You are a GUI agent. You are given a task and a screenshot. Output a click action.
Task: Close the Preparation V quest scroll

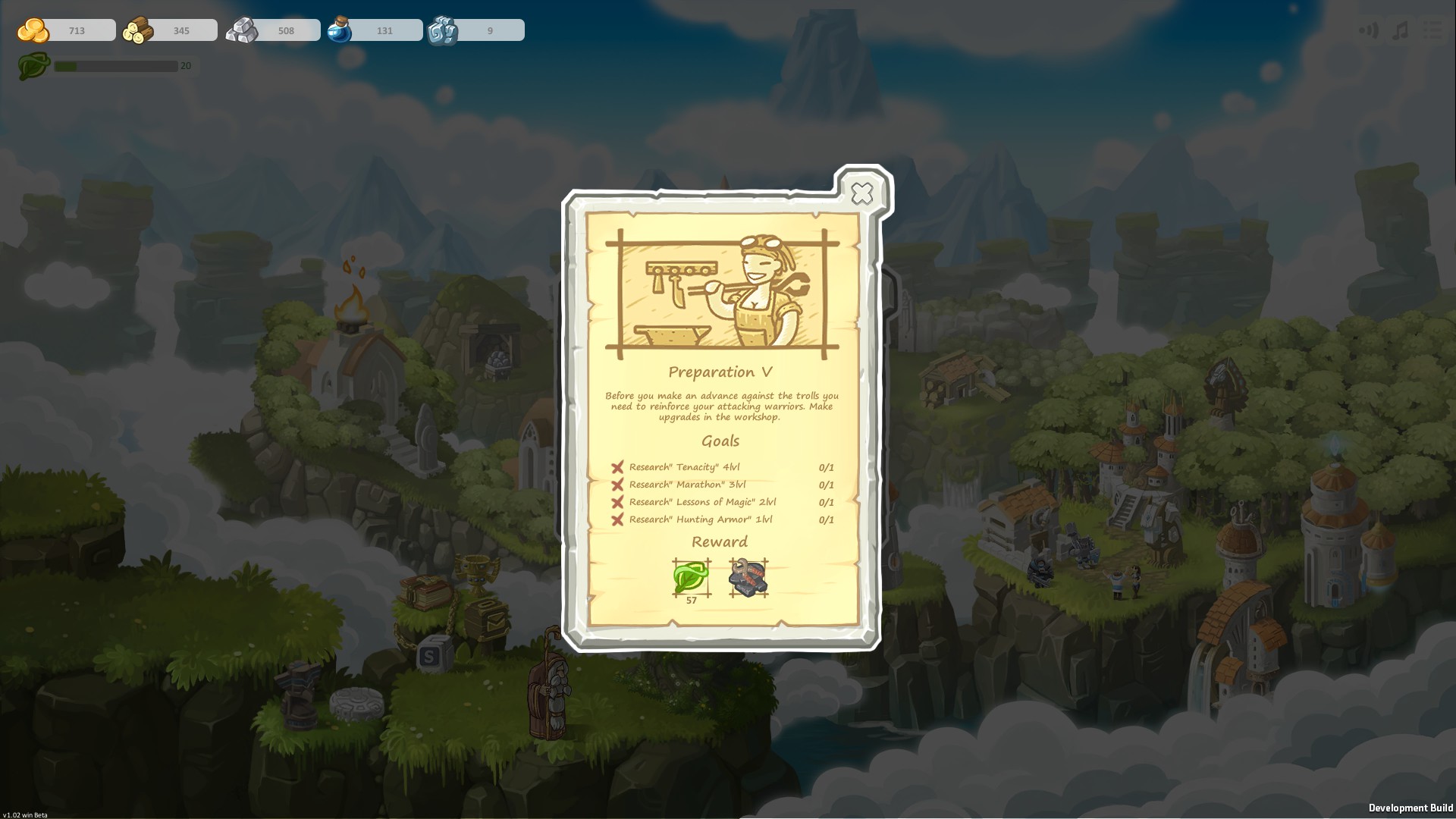862,194
